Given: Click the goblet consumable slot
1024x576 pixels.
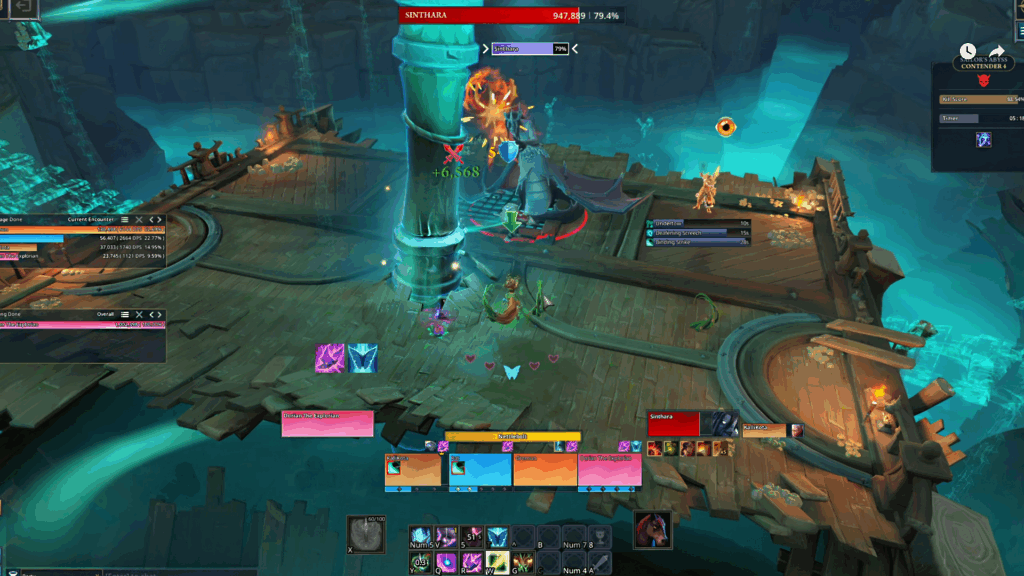Looking at the screenshot, I should point(599,538).
